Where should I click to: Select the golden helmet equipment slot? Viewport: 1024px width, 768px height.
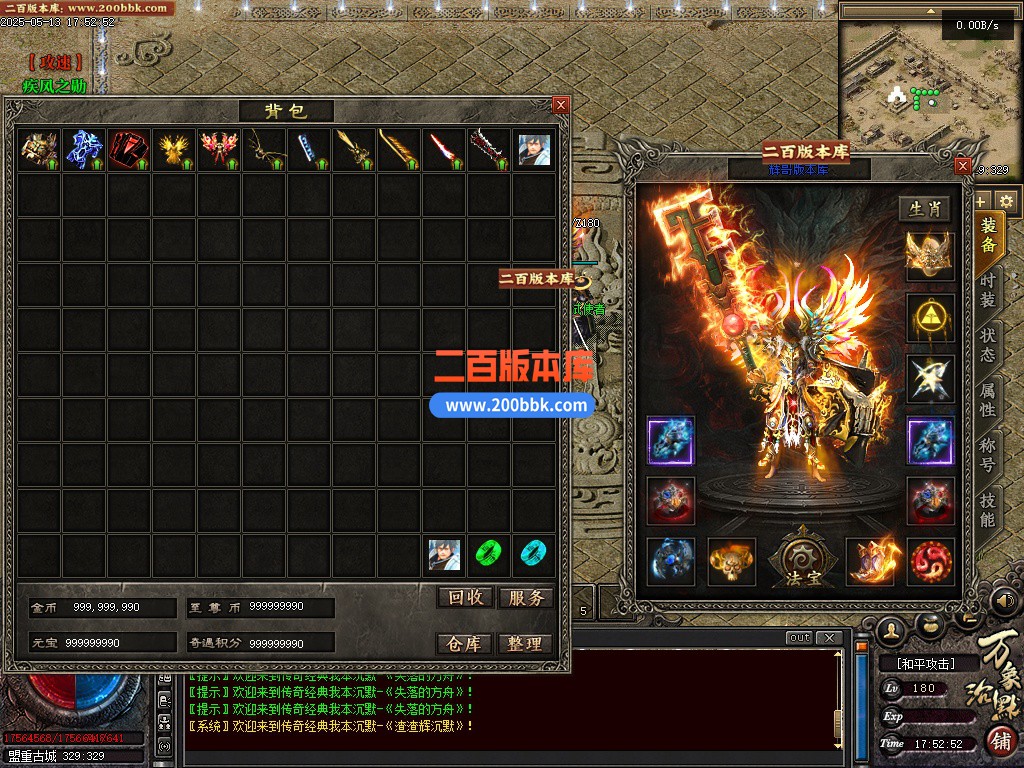[x=930, y=255]
